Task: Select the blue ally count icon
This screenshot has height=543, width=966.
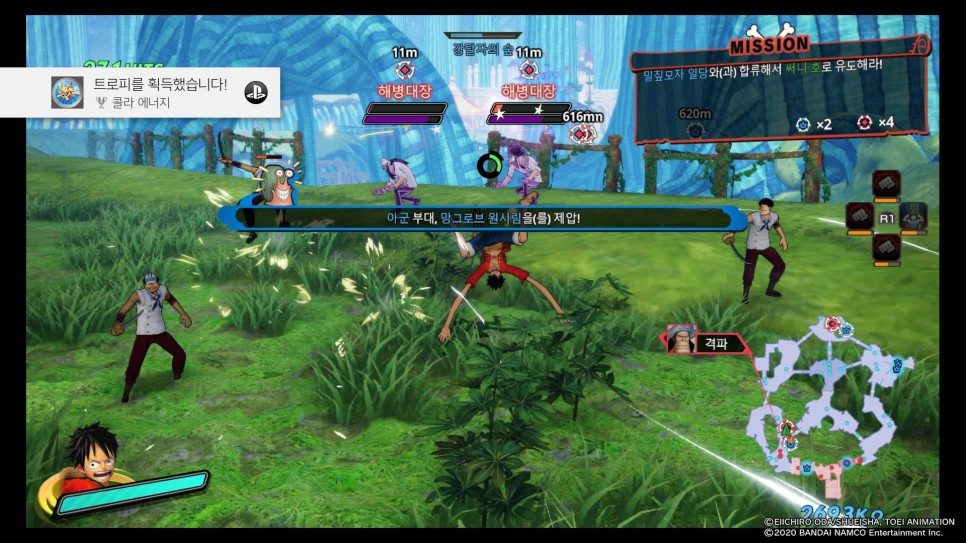Action: pyautogui.click(x=802, y=124)
